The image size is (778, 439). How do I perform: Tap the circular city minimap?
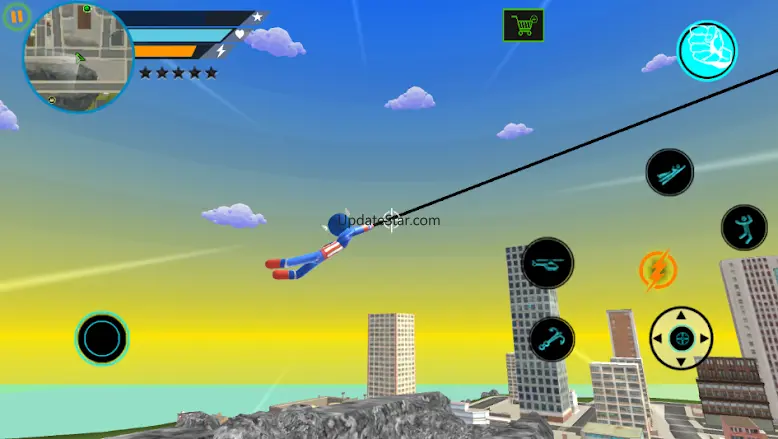point(77,56)
